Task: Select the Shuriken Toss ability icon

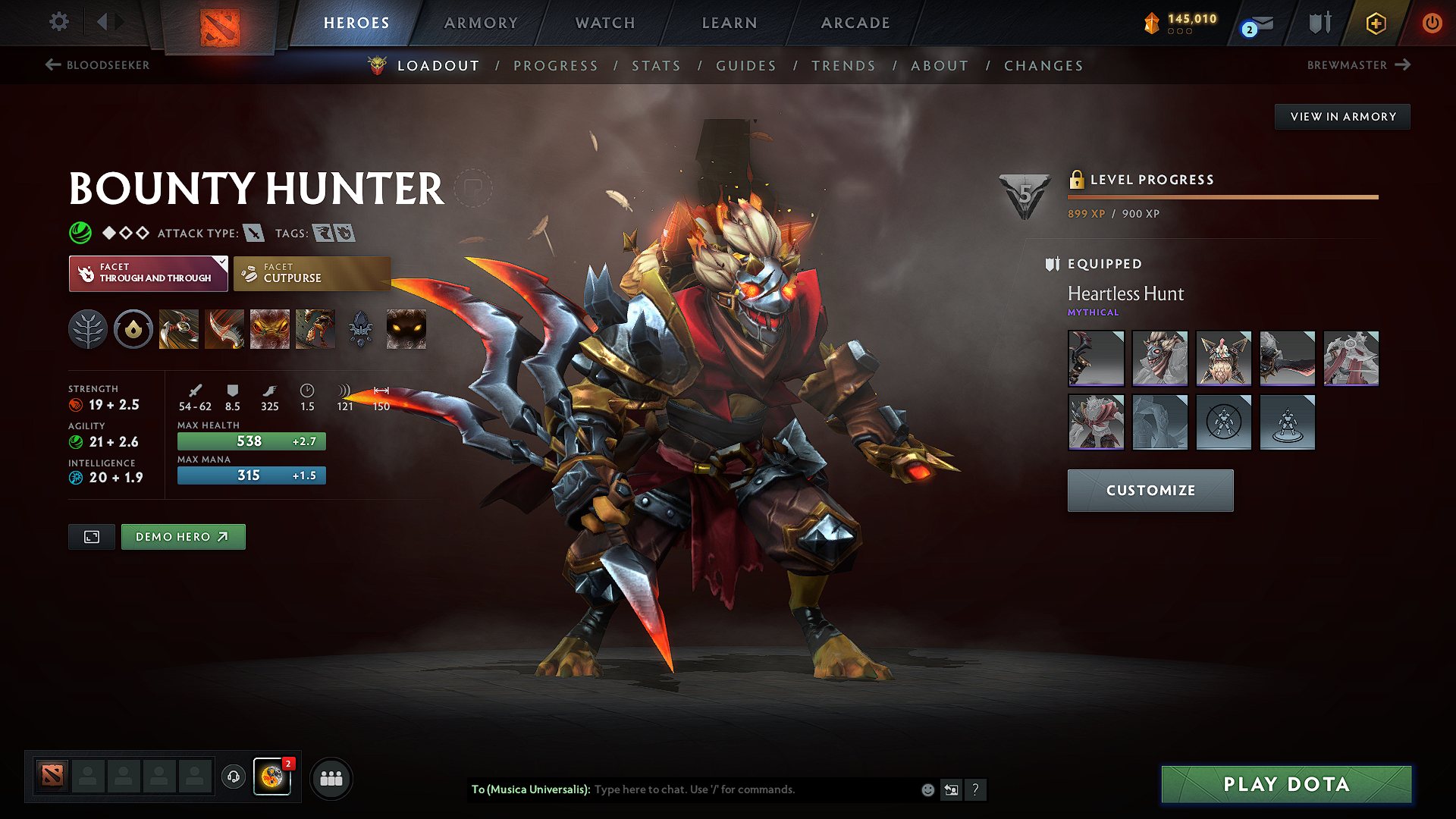Action: (x=178, y=328)
